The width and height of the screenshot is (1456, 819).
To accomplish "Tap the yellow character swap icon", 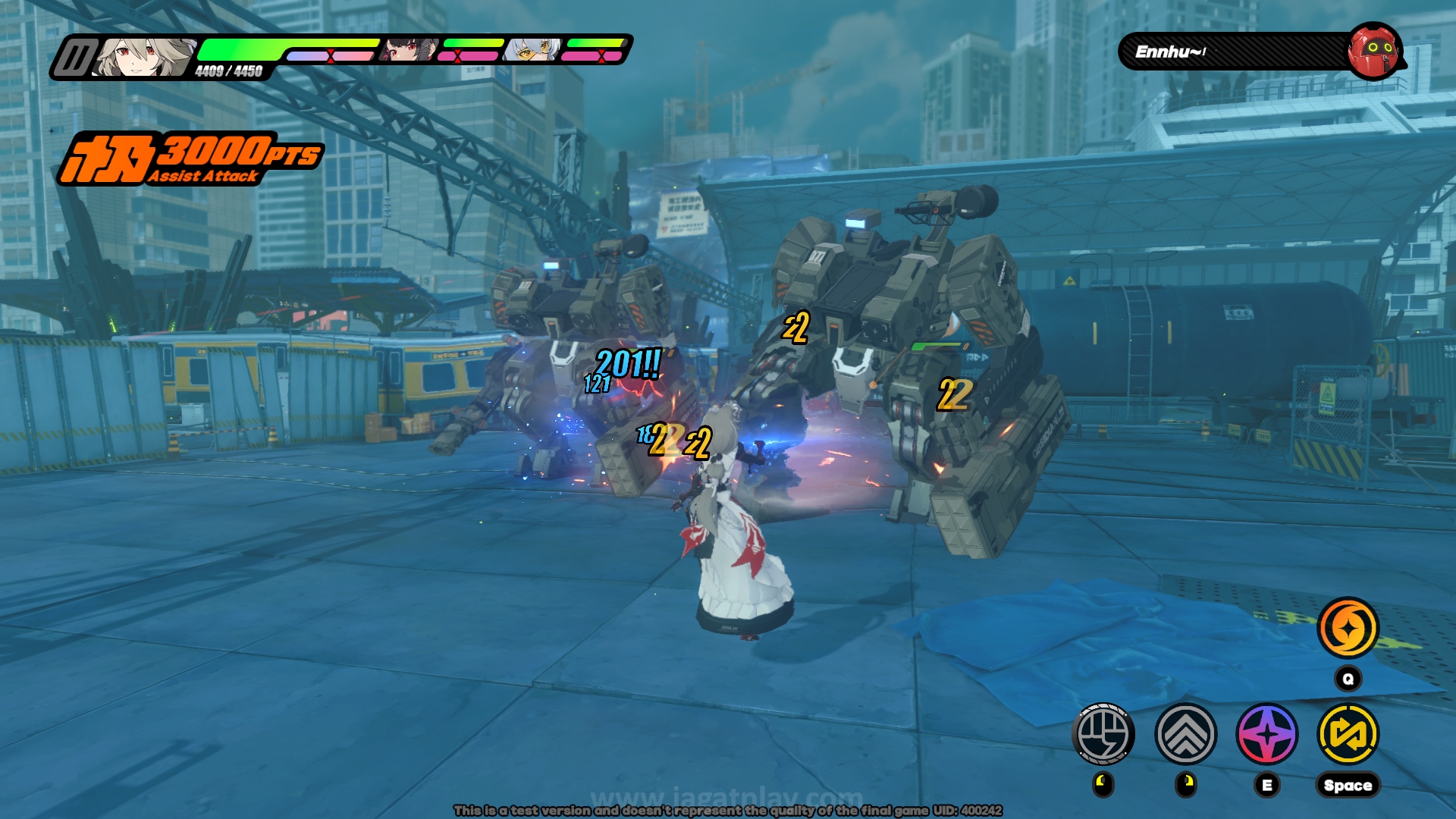I will pyautogui.click(x=1348, y=733).
